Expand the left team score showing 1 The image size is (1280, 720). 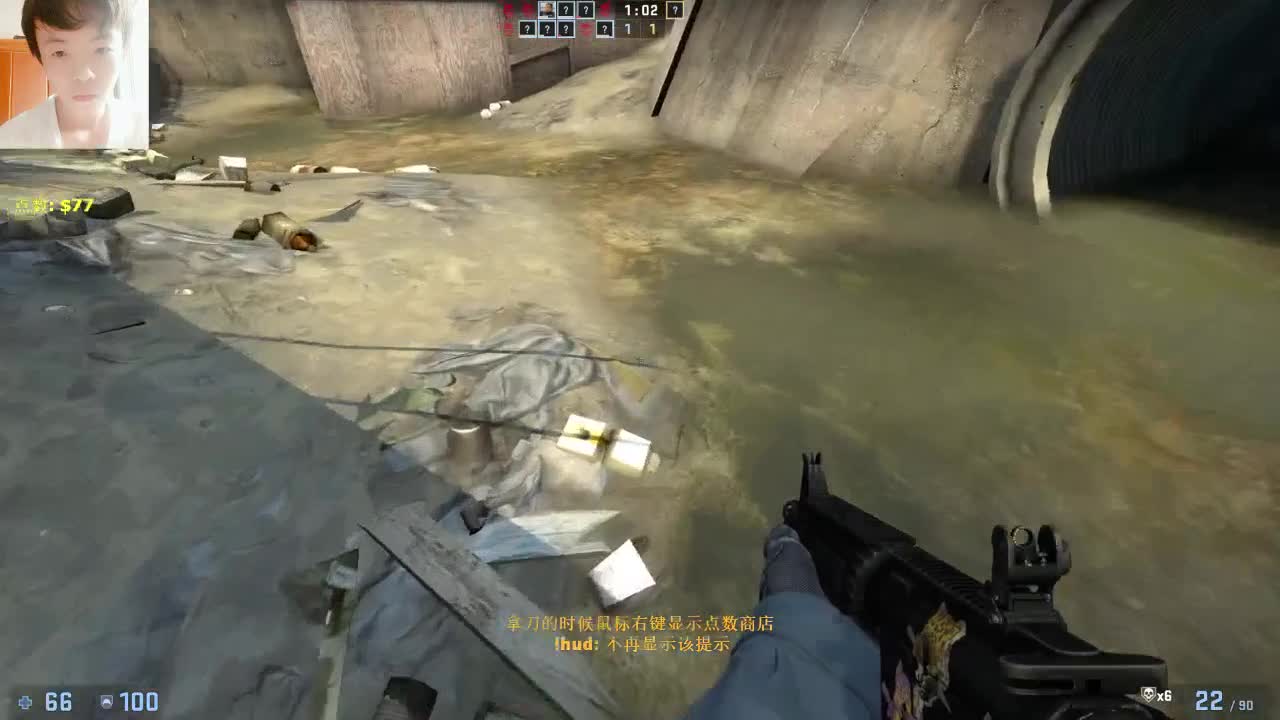click(x=629, y=29)
